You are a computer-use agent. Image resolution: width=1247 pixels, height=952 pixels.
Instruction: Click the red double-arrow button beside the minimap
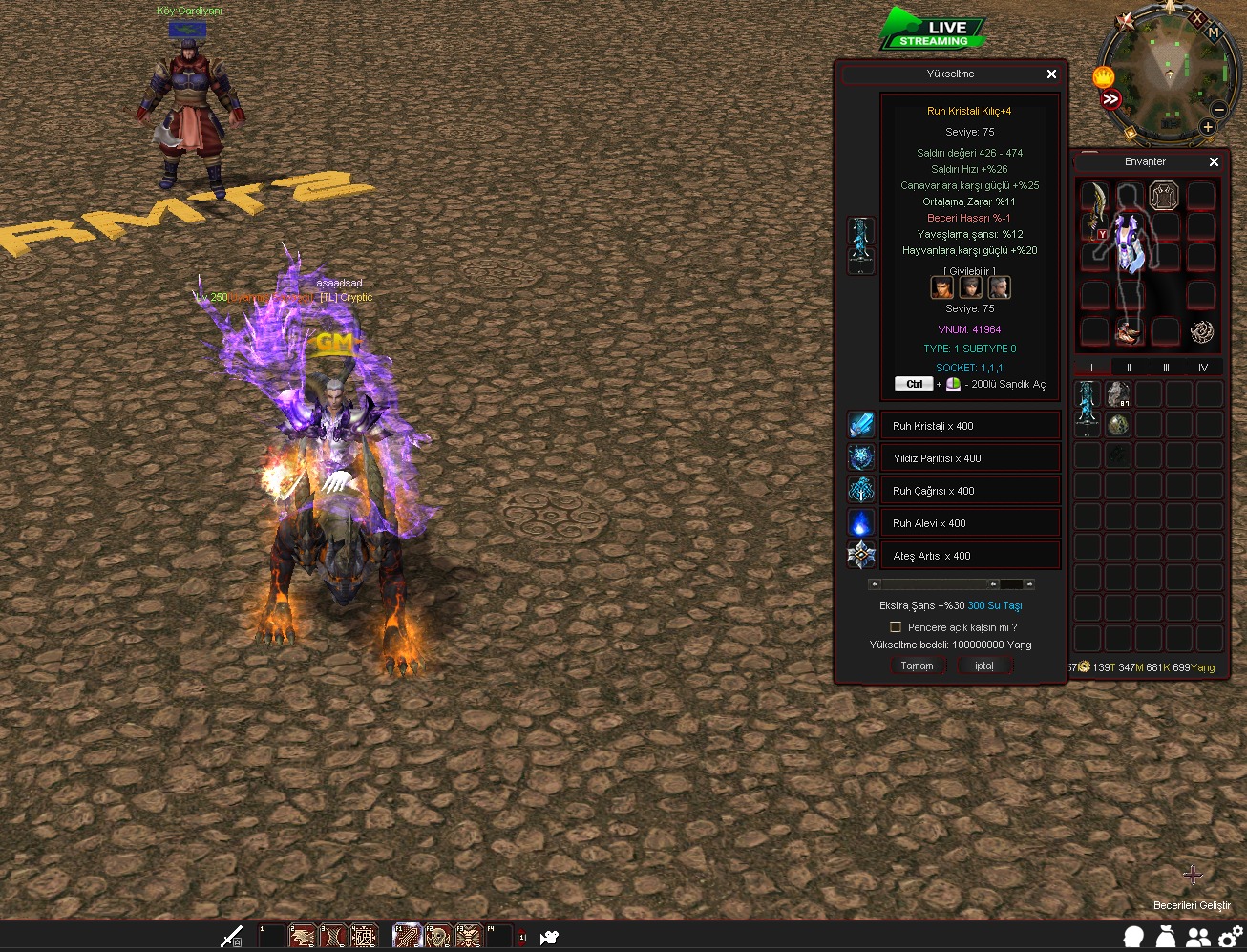click(x=1110, y=99)
